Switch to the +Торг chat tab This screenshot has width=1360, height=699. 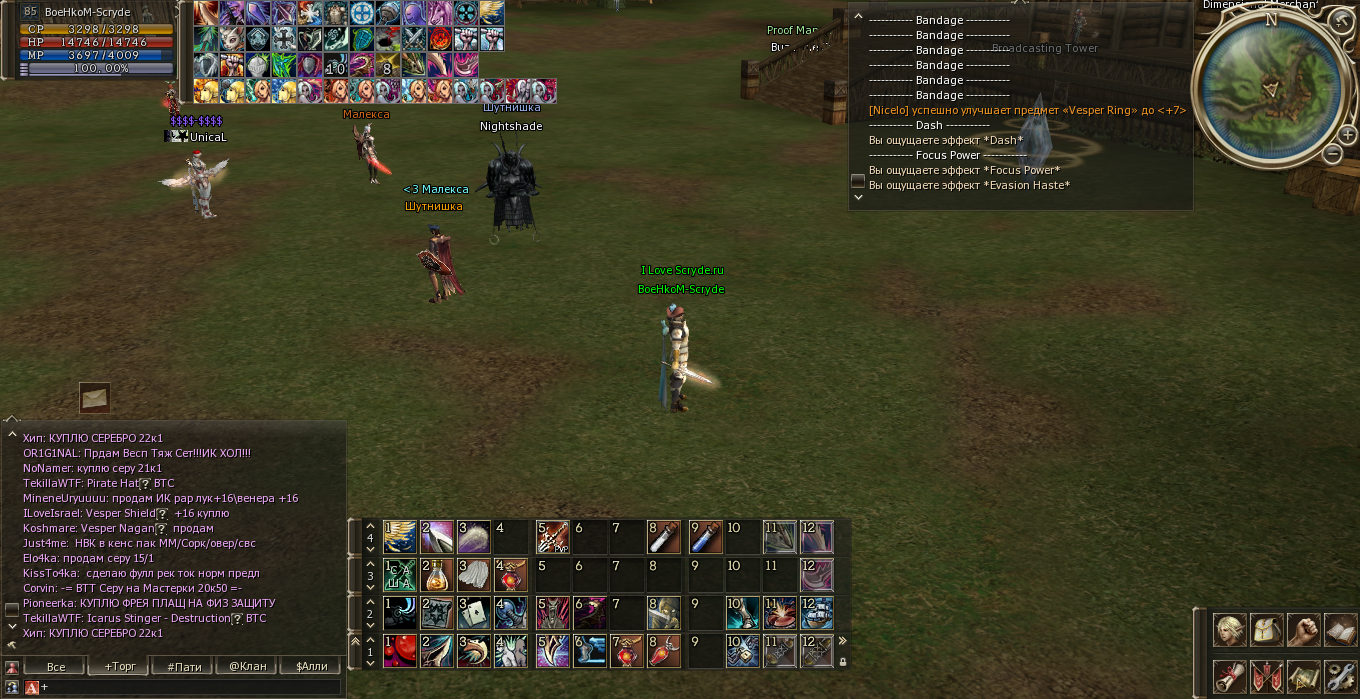pyautogui.click(x=119, y=666)
